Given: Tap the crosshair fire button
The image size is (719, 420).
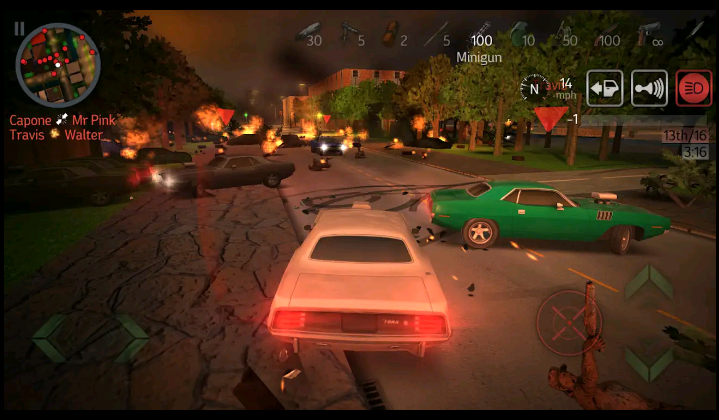Looking at the screenshot, I should tap(568, 322).
